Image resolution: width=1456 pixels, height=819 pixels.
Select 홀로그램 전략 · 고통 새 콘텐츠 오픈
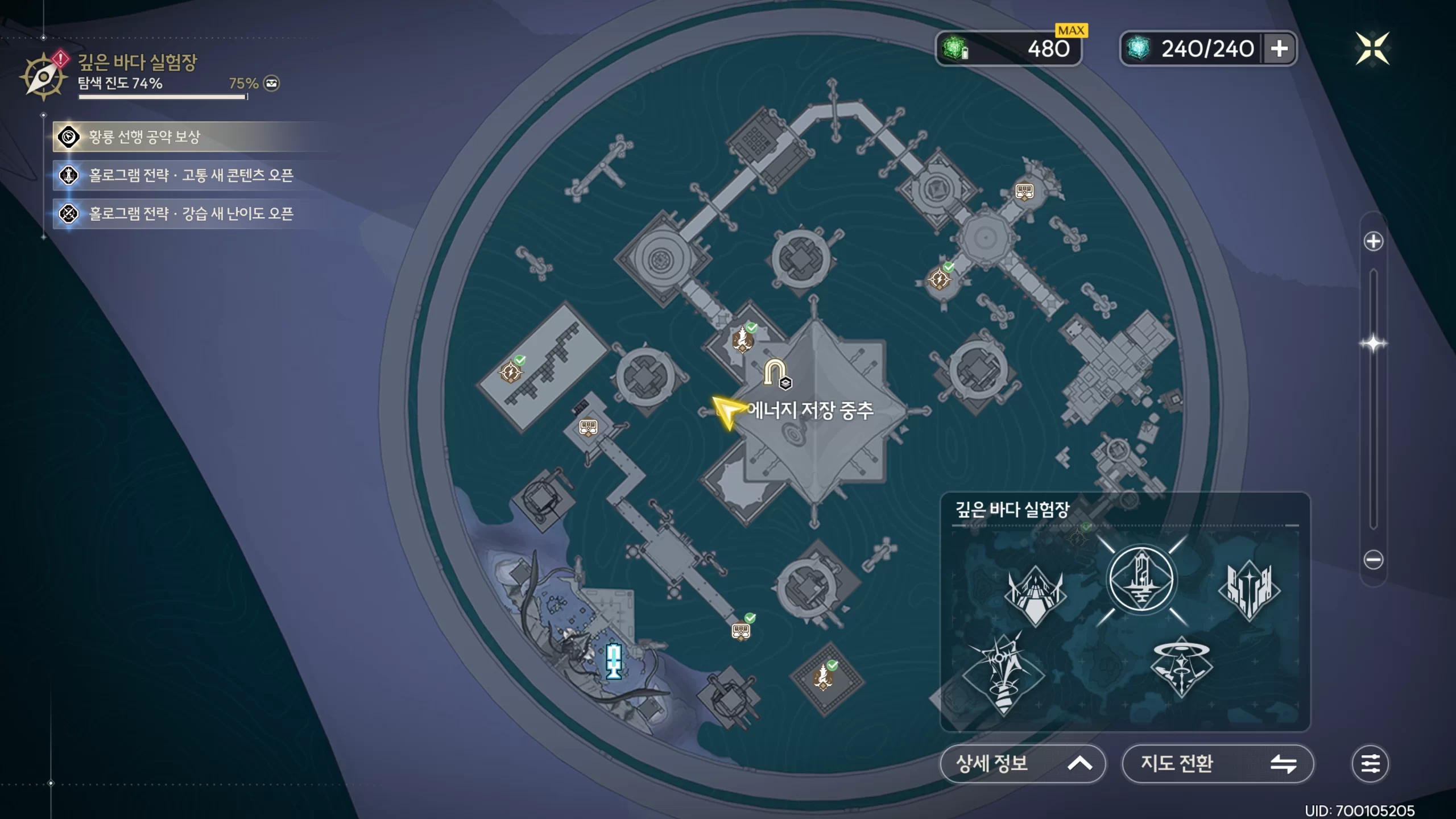pyautogui.click(x=191, y=175)
